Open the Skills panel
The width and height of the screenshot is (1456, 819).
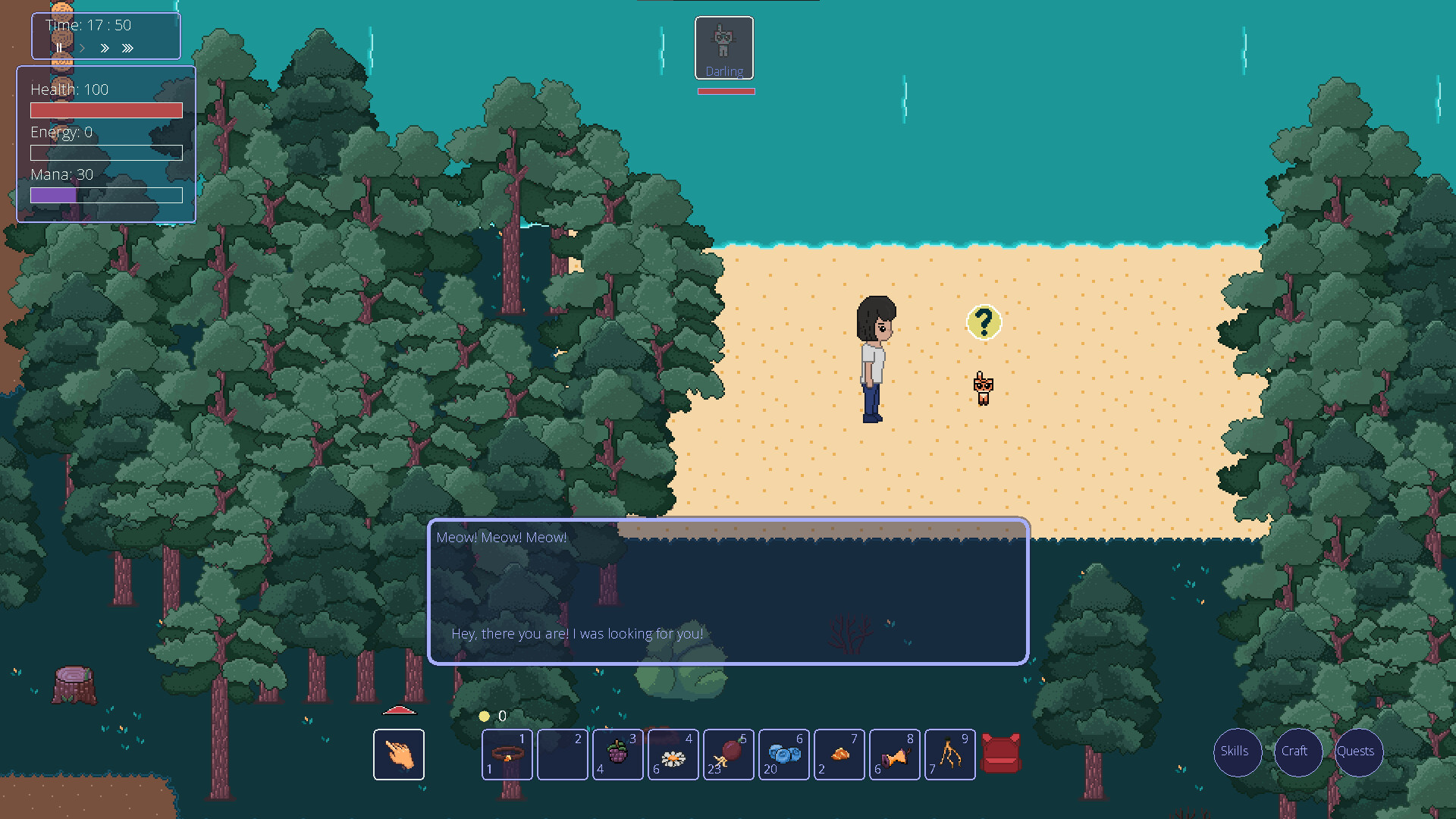point(1237,752)
